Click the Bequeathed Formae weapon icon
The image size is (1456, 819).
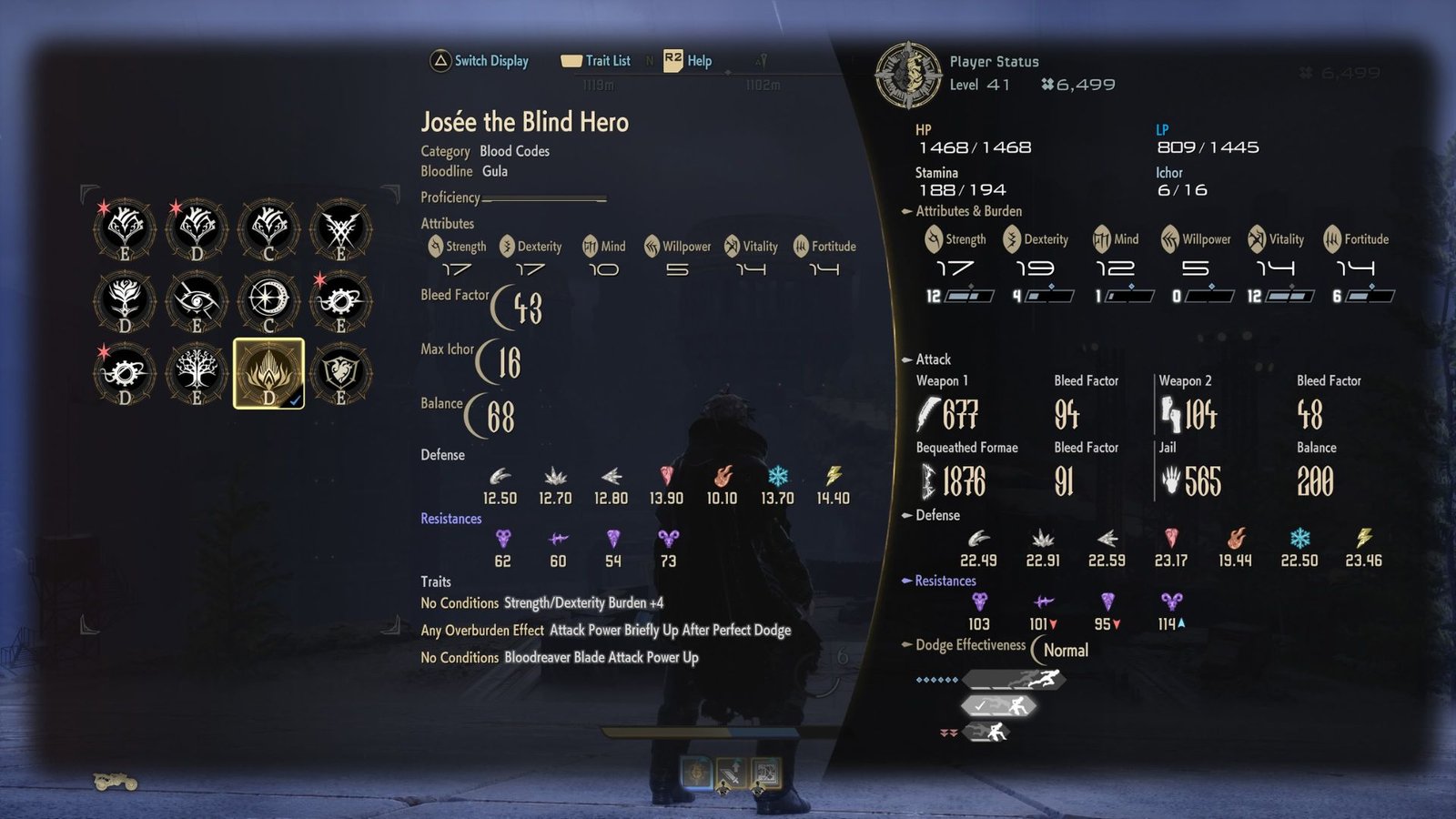[929, 480]
